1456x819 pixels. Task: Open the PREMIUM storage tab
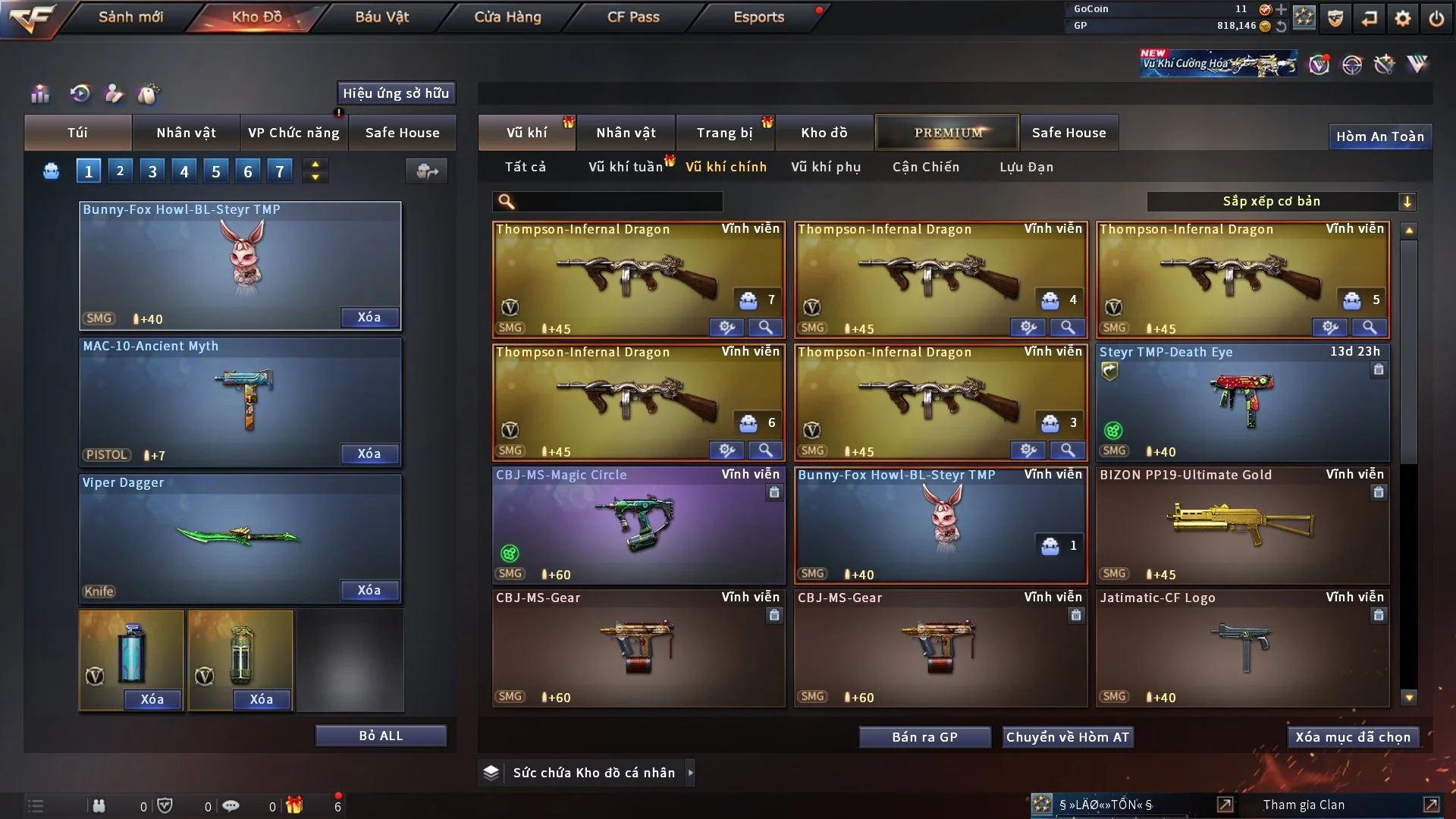tap(948, 133)
